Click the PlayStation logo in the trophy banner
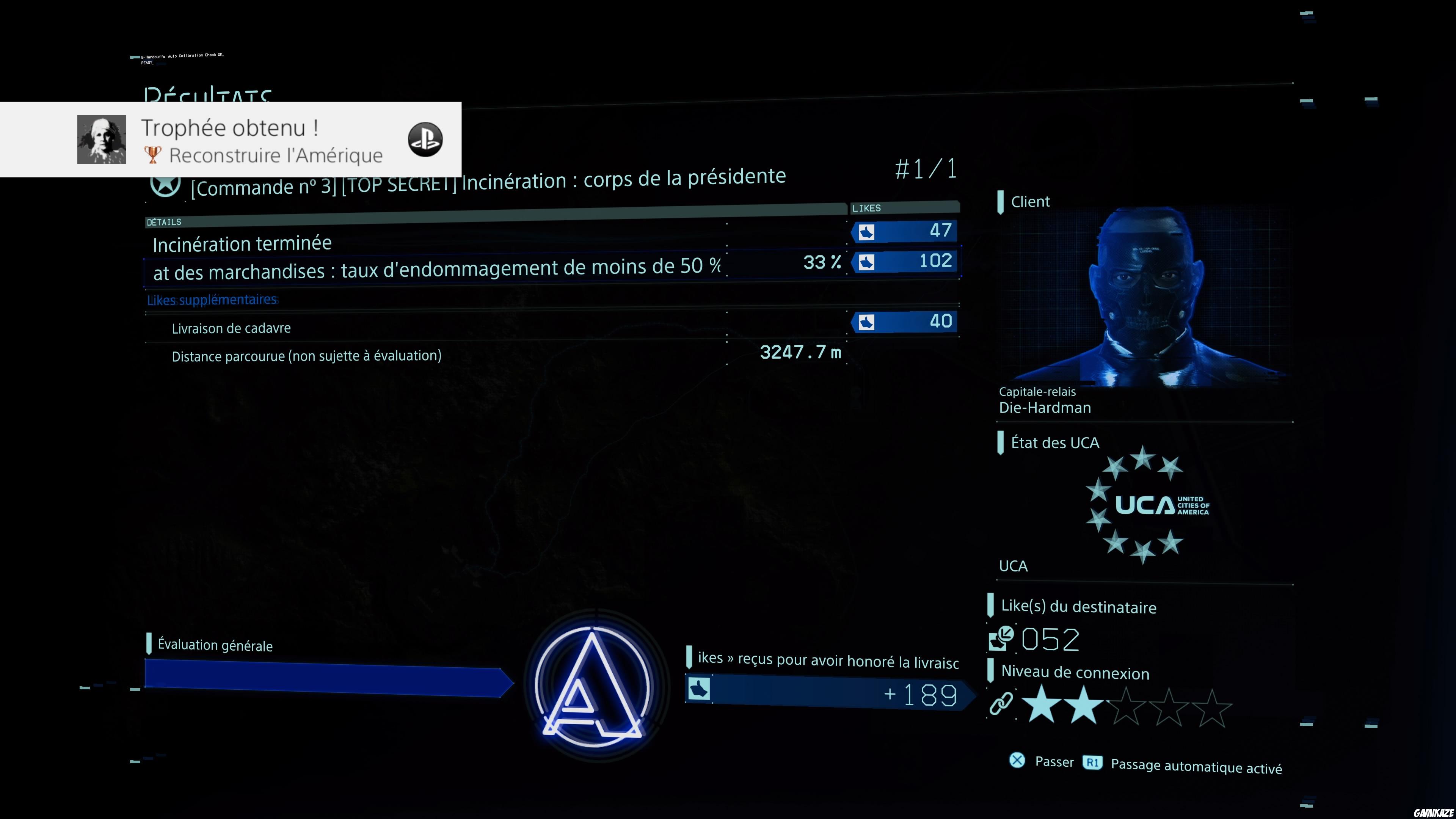 coord(426,140)
